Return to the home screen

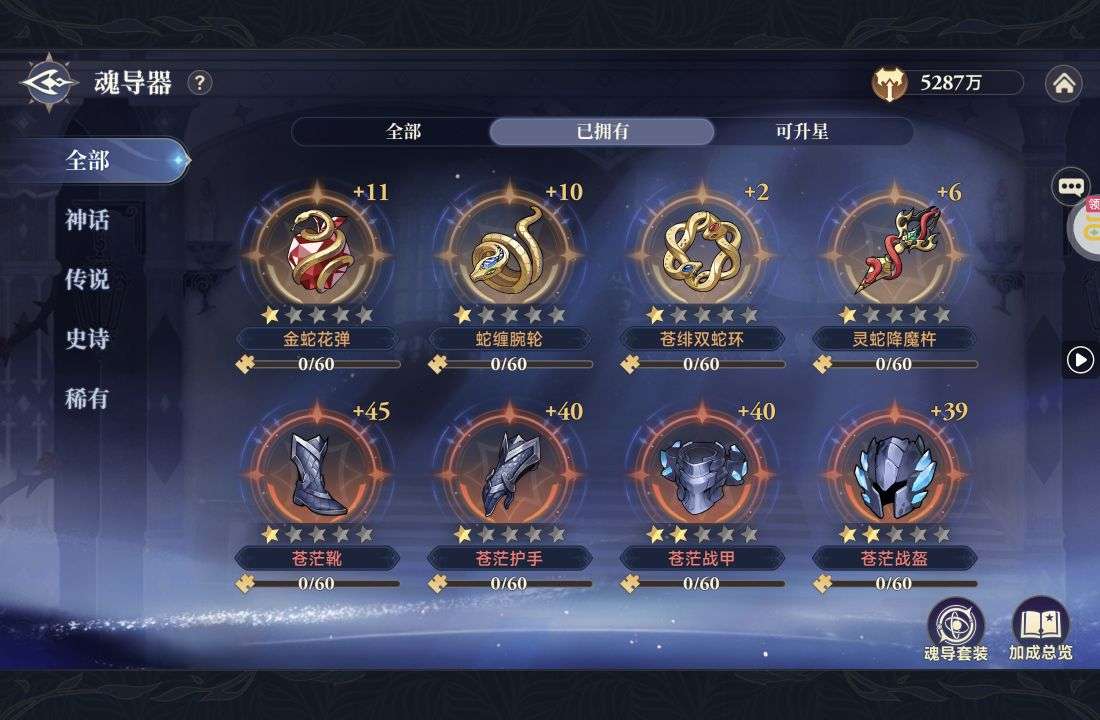pyautogui.click(x=1063, y=84)
